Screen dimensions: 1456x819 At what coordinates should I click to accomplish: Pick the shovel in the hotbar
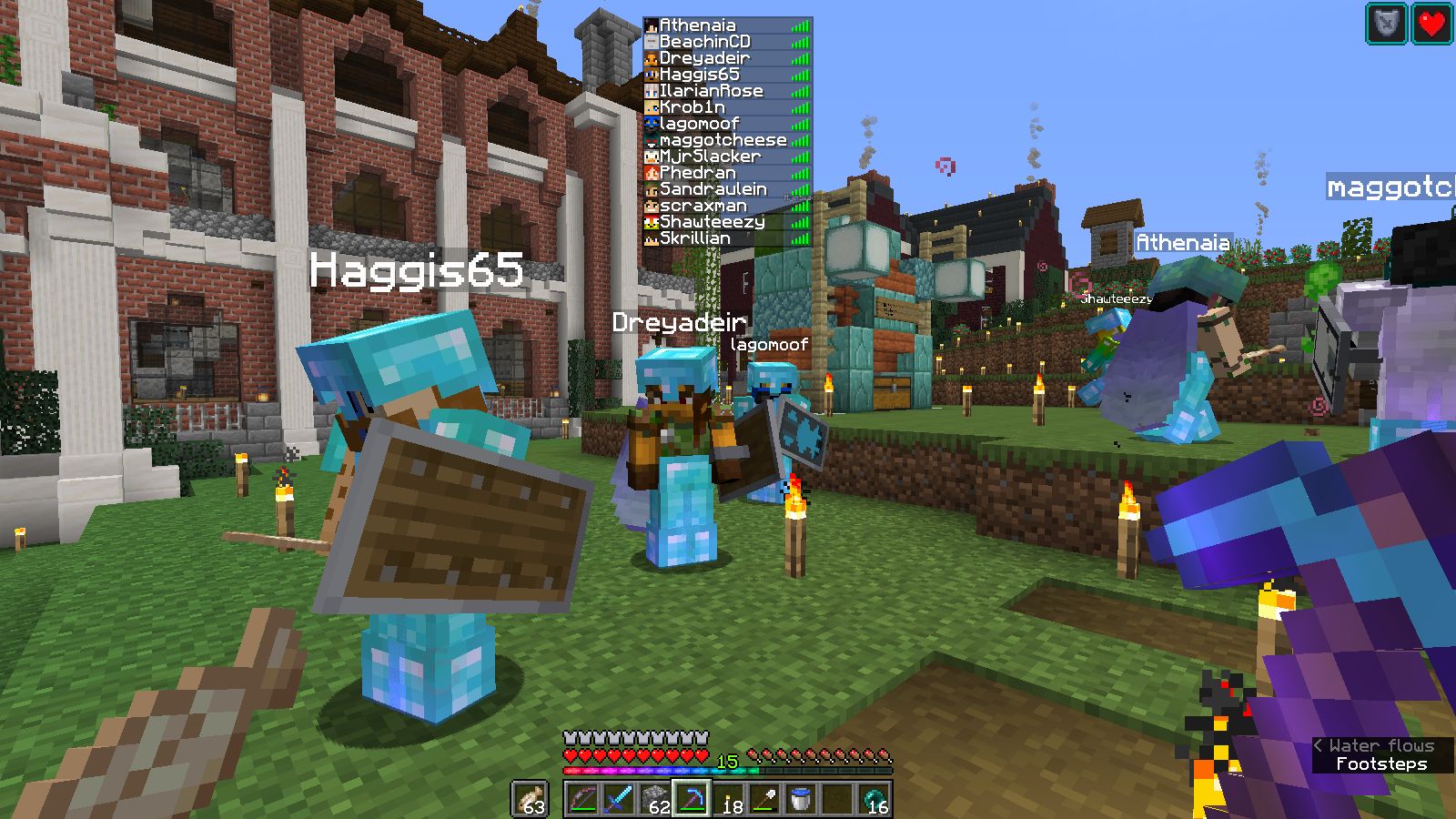tap(764, 799)
